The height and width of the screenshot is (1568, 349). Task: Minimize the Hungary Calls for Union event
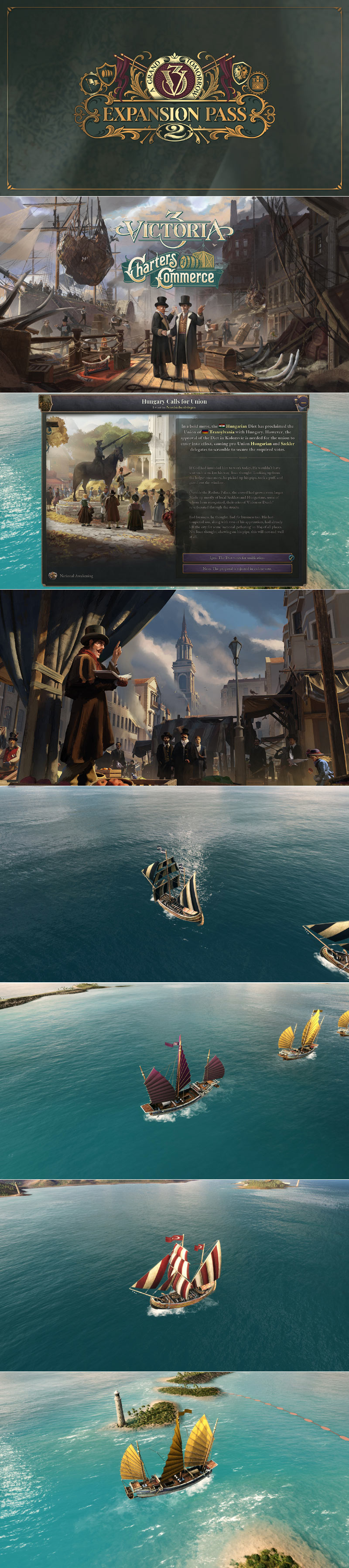[302, 402]
